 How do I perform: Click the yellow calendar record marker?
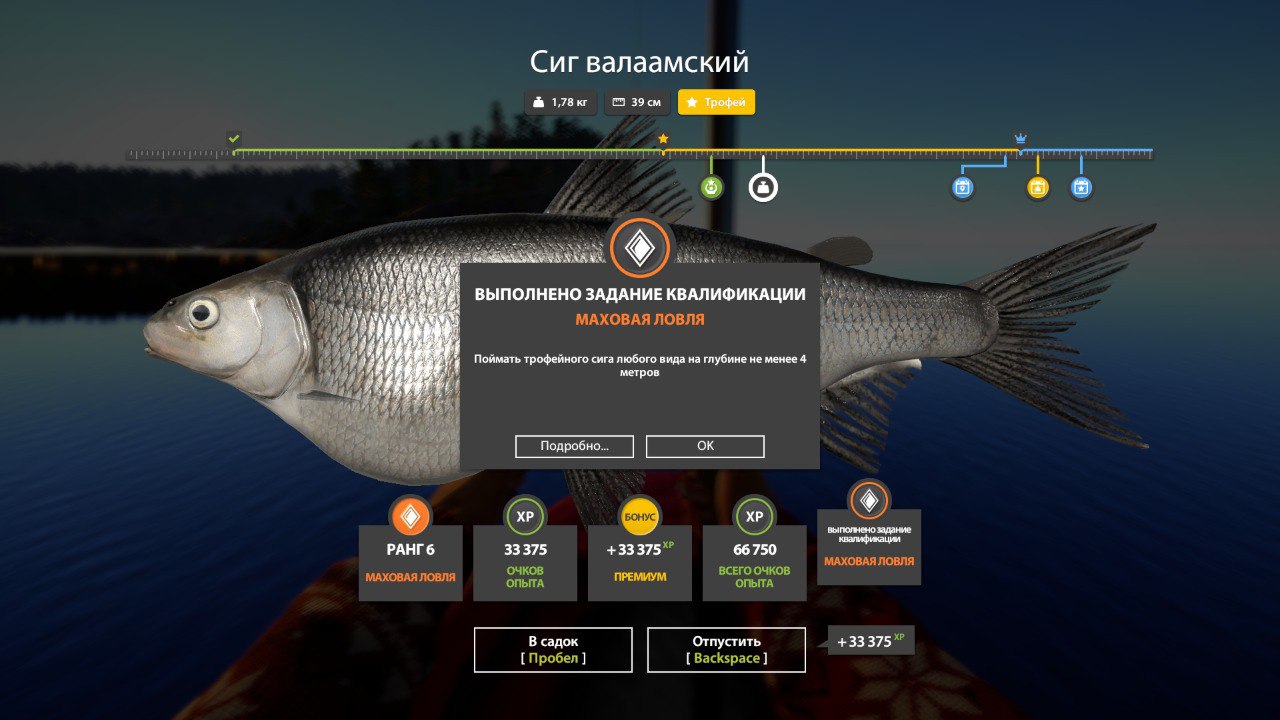coord(1038,187)
